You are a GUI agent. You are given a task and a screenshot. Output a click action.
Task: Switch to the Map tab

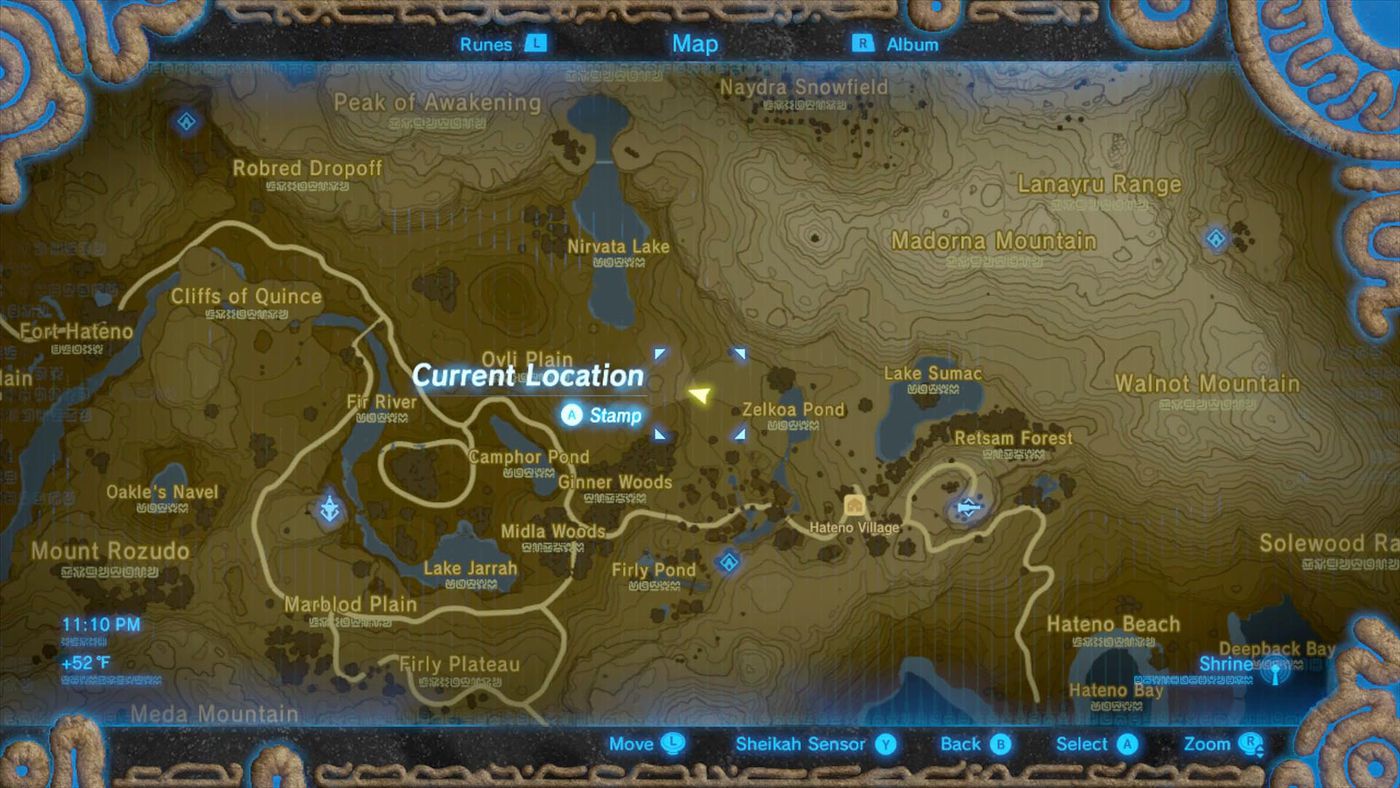[x=695, y=43]
